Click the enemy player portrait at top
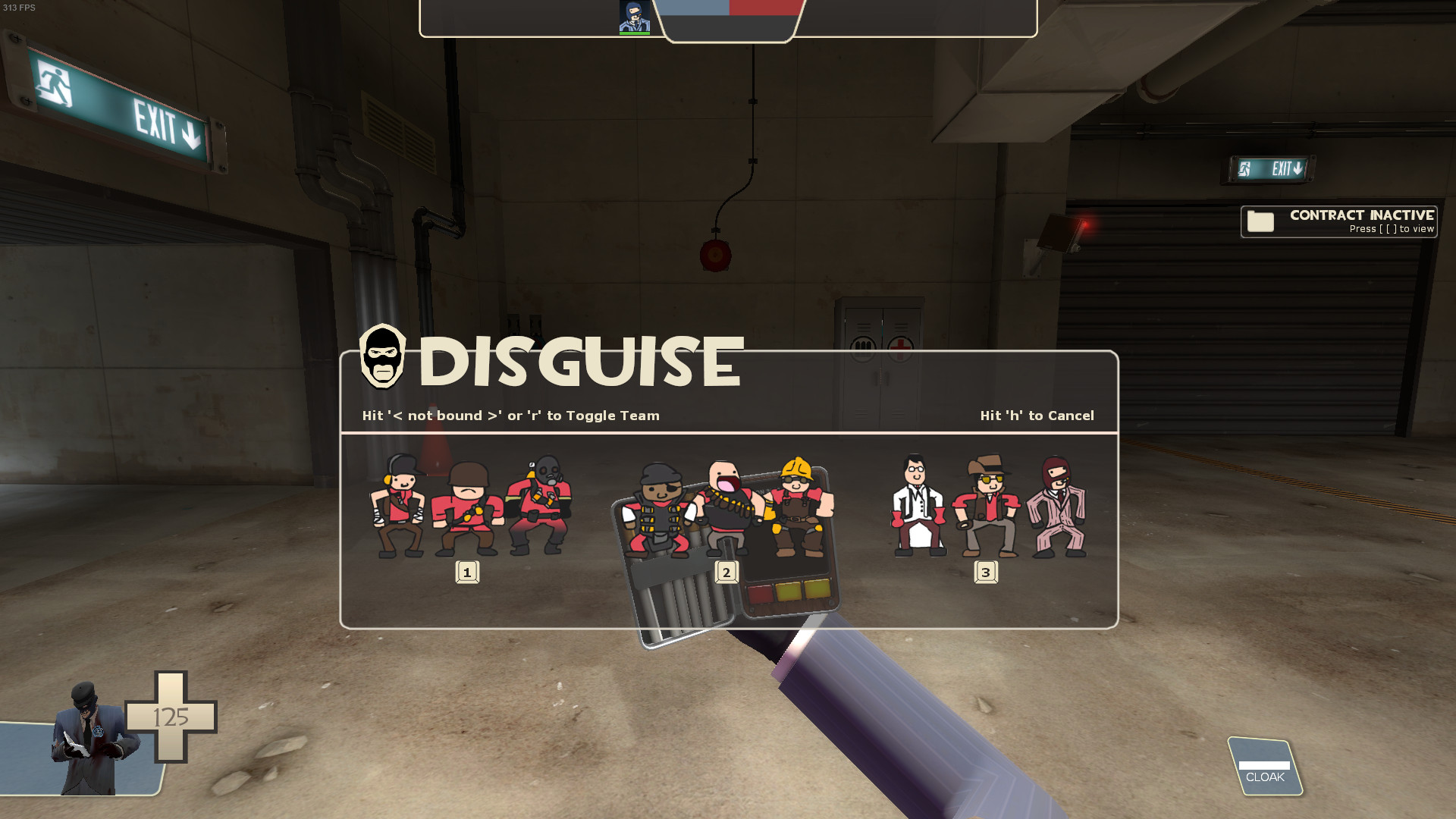This screenshot has height=819, width=1456. (x=634, y=17)
